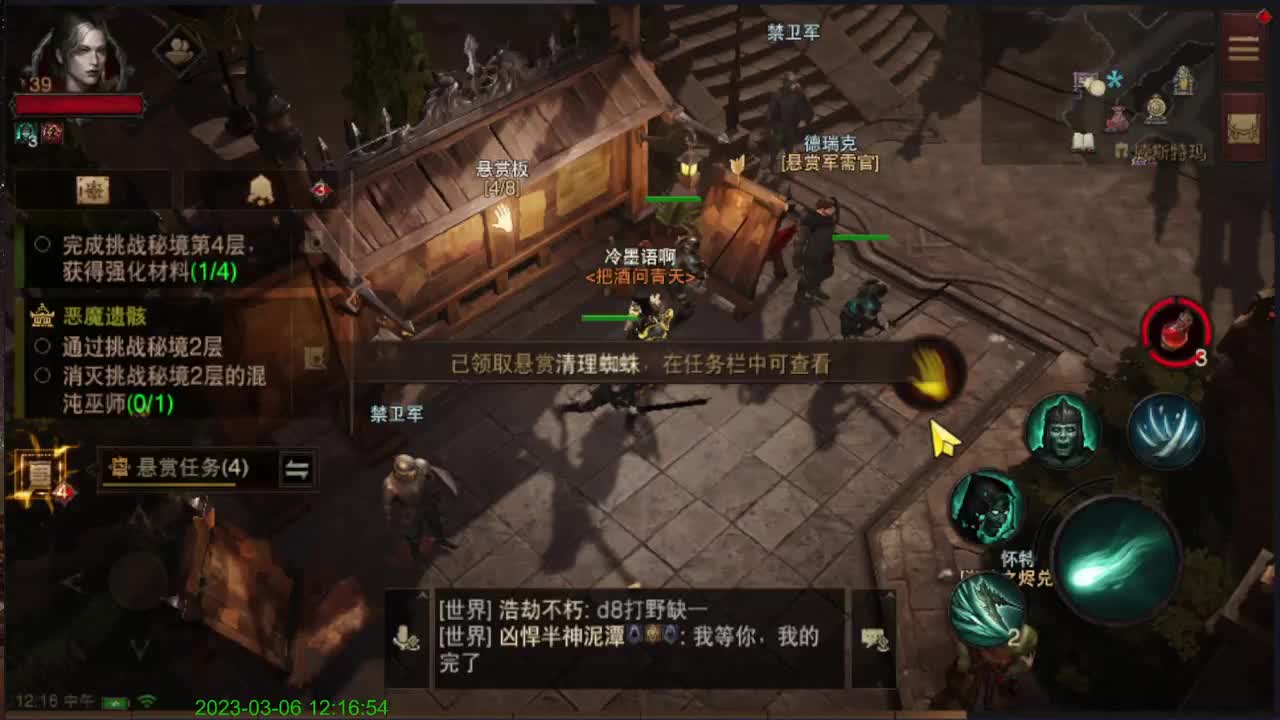Tap the green soul fire primary attack skill

[x=1117, y=558]
